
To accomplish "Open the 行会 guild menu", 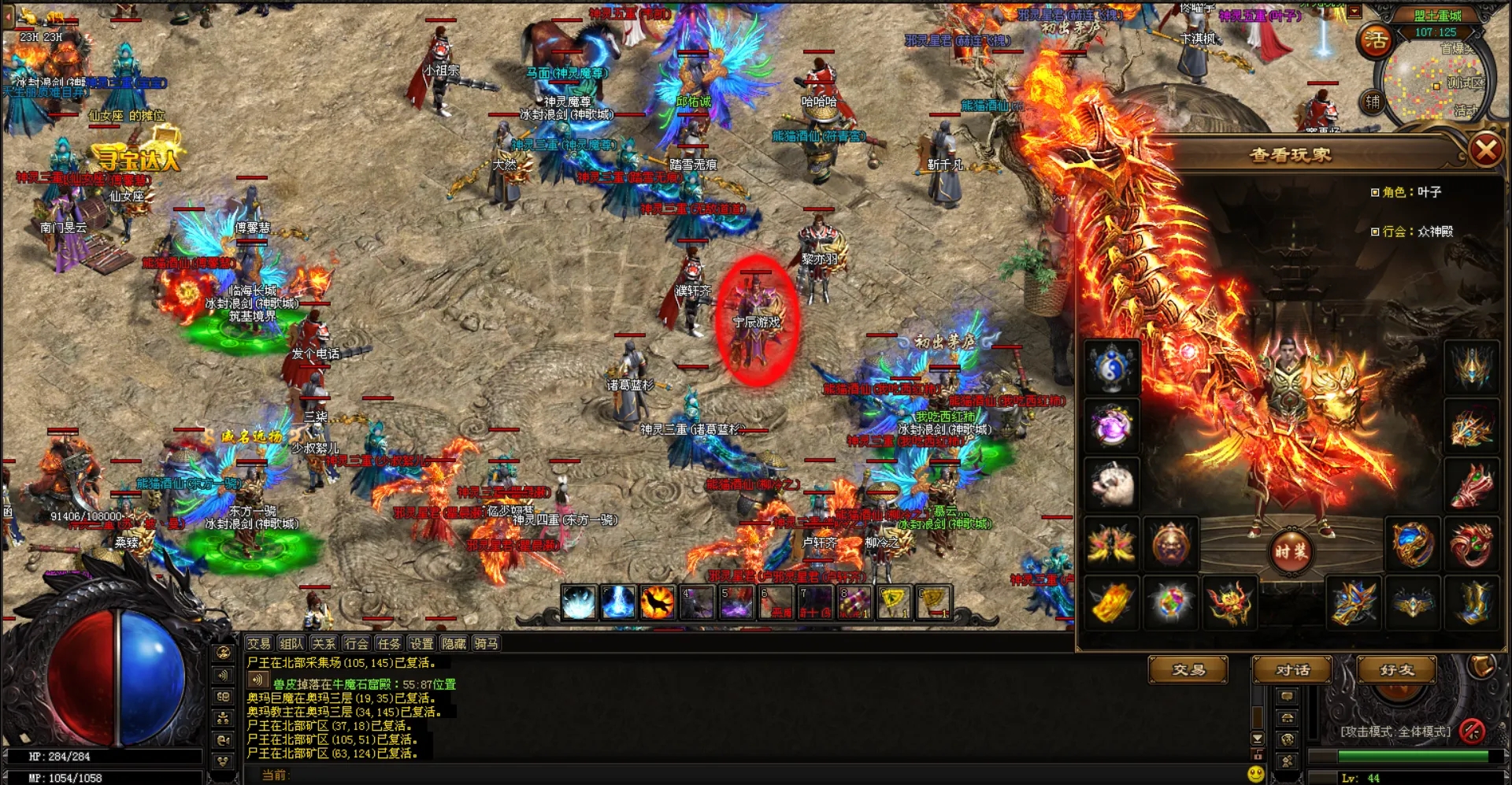I will coord(356,643).
